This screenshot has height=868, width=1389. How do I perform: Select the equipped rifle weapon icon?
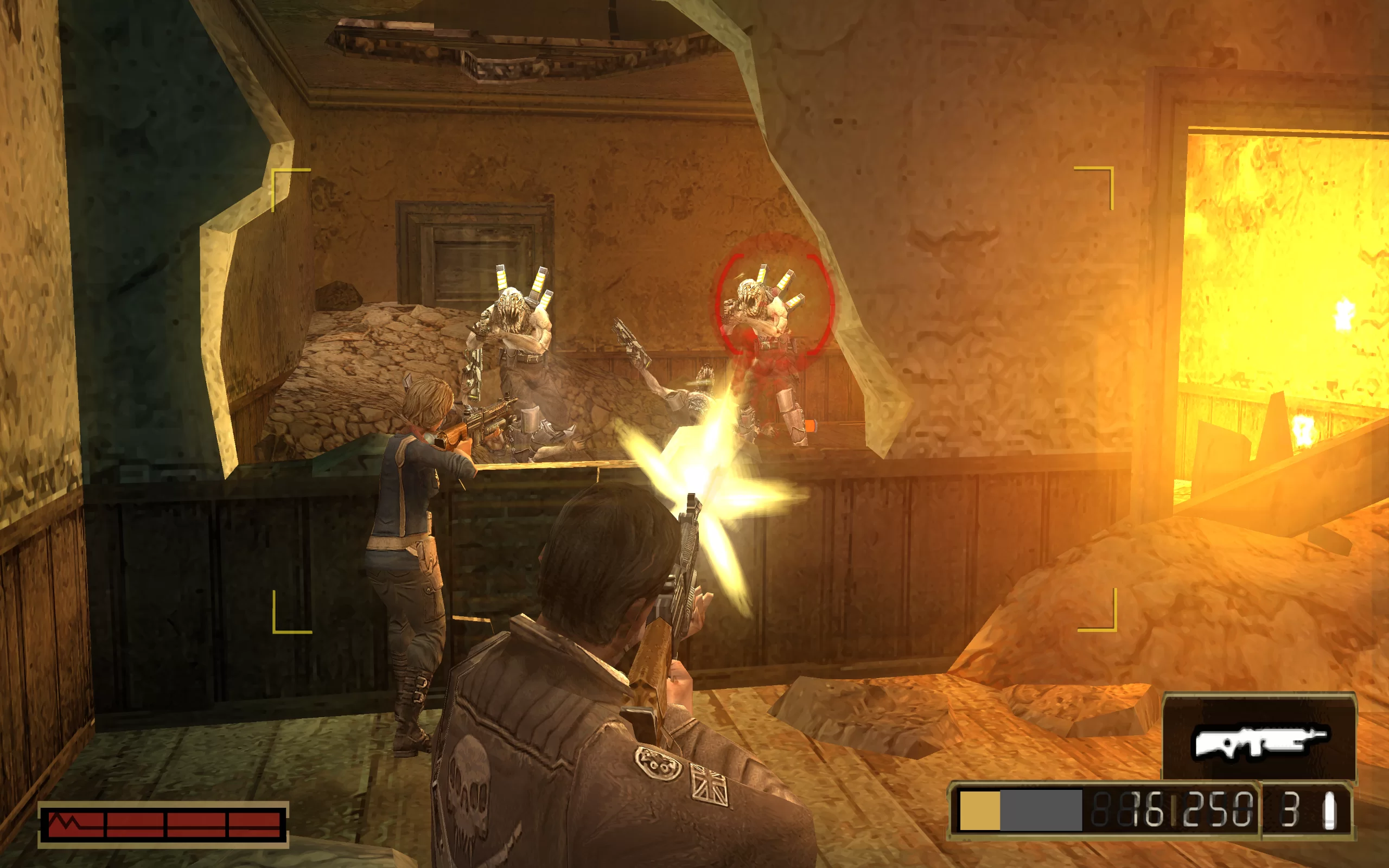click(x=1259, y=742)
